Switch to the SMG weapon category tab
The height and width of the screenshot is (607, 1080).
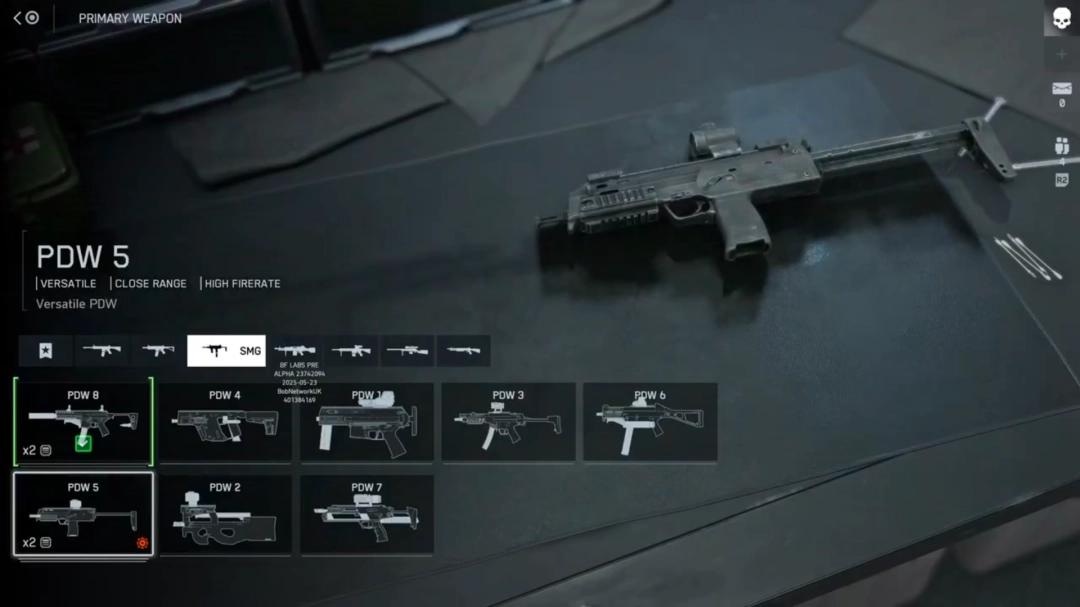(x=226, y=351)
